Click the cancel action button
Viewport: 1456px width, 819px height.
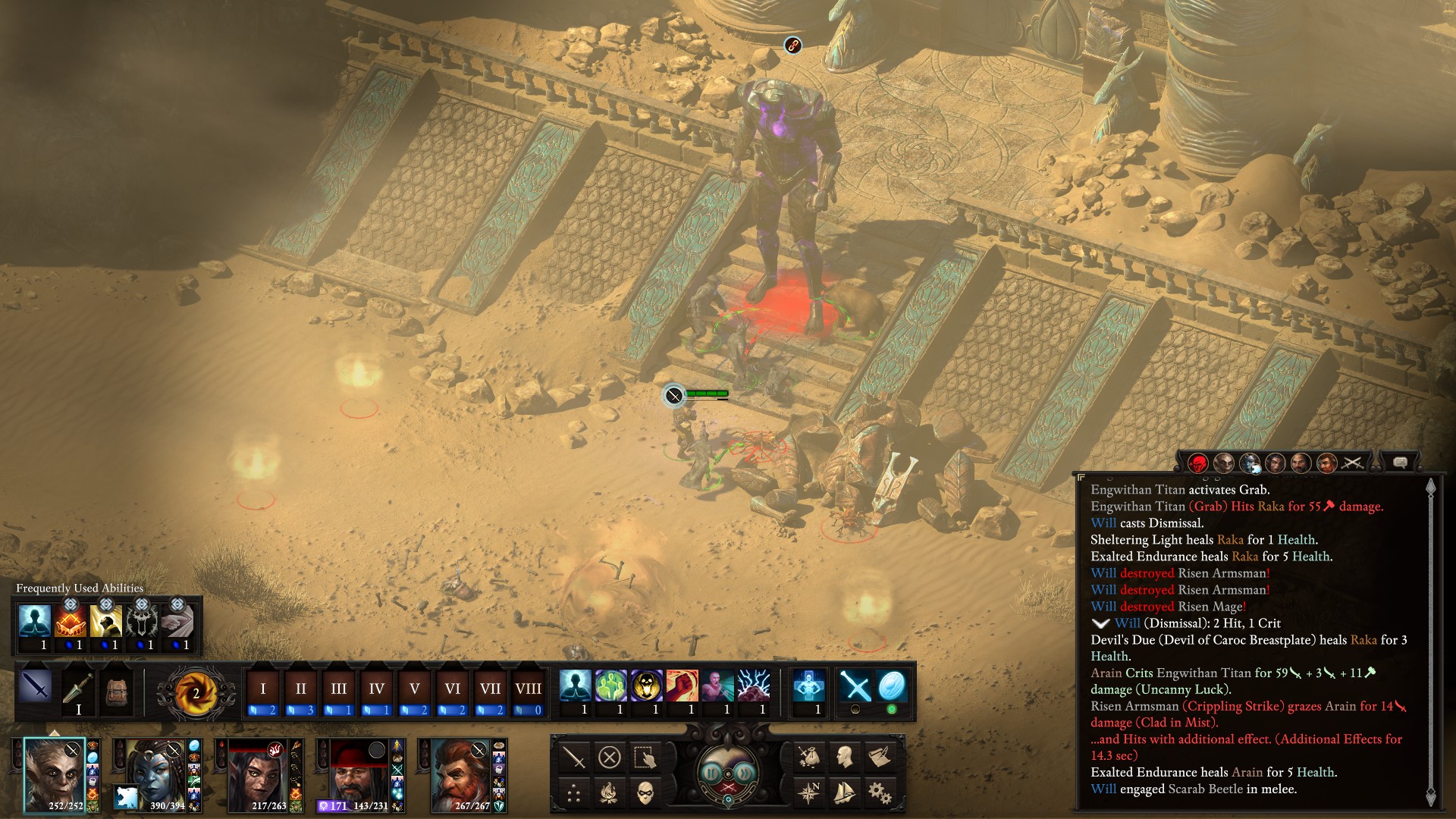[610, 757]
